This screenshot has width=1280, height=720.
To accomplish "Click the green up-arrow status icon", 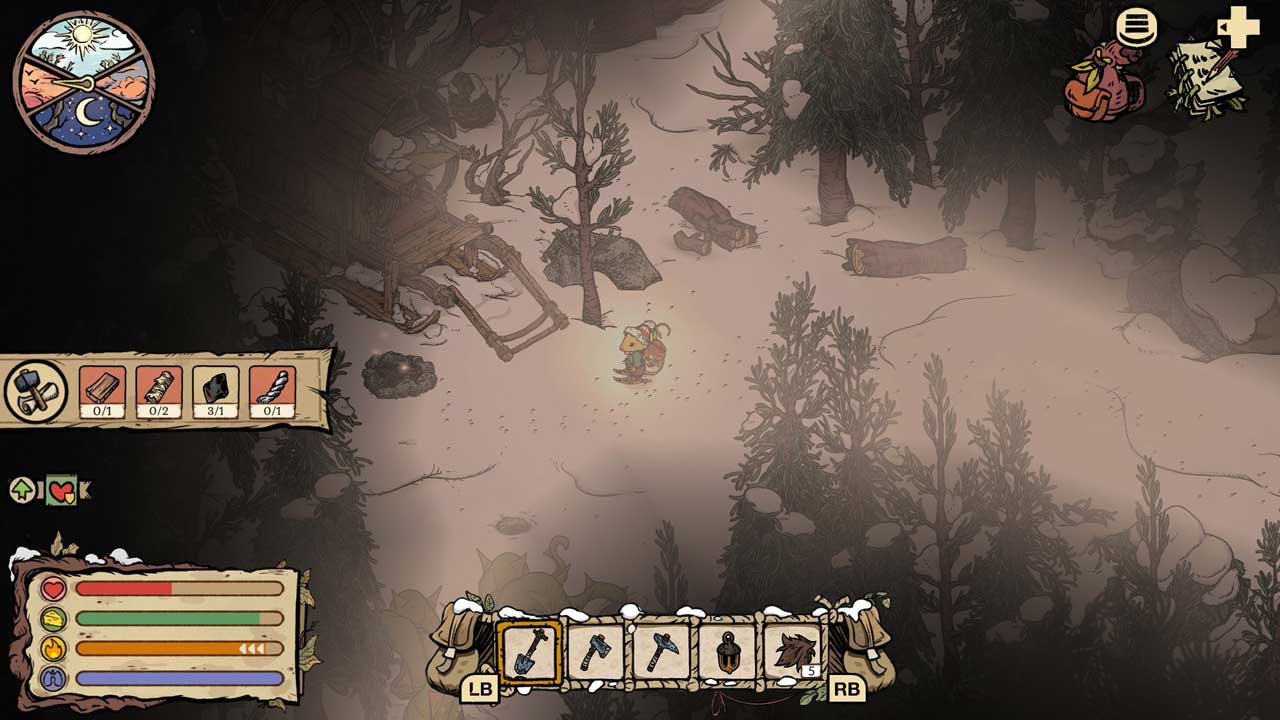I will tap(22, 490).
